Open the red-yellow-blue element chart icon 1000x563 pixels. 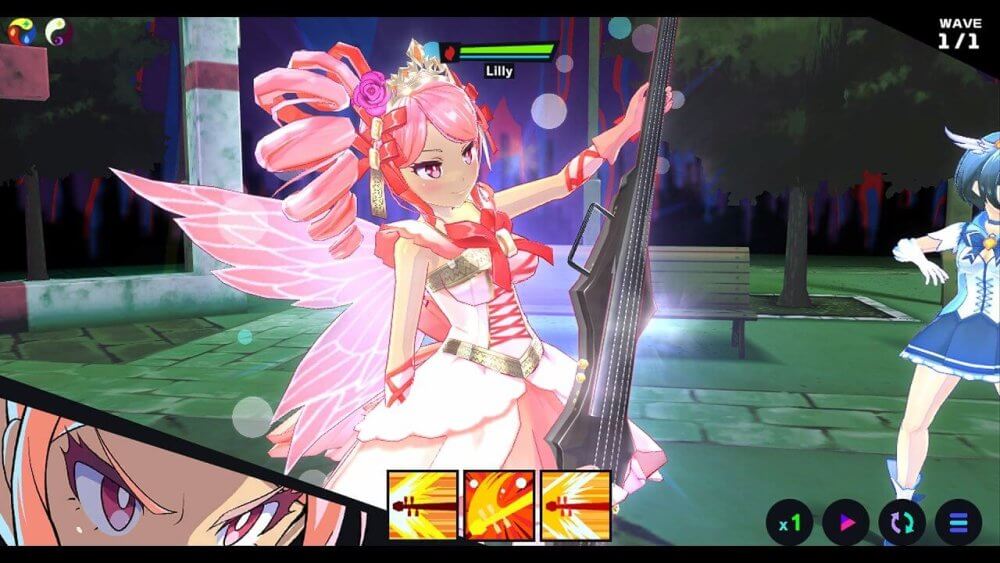click(22, 32)
